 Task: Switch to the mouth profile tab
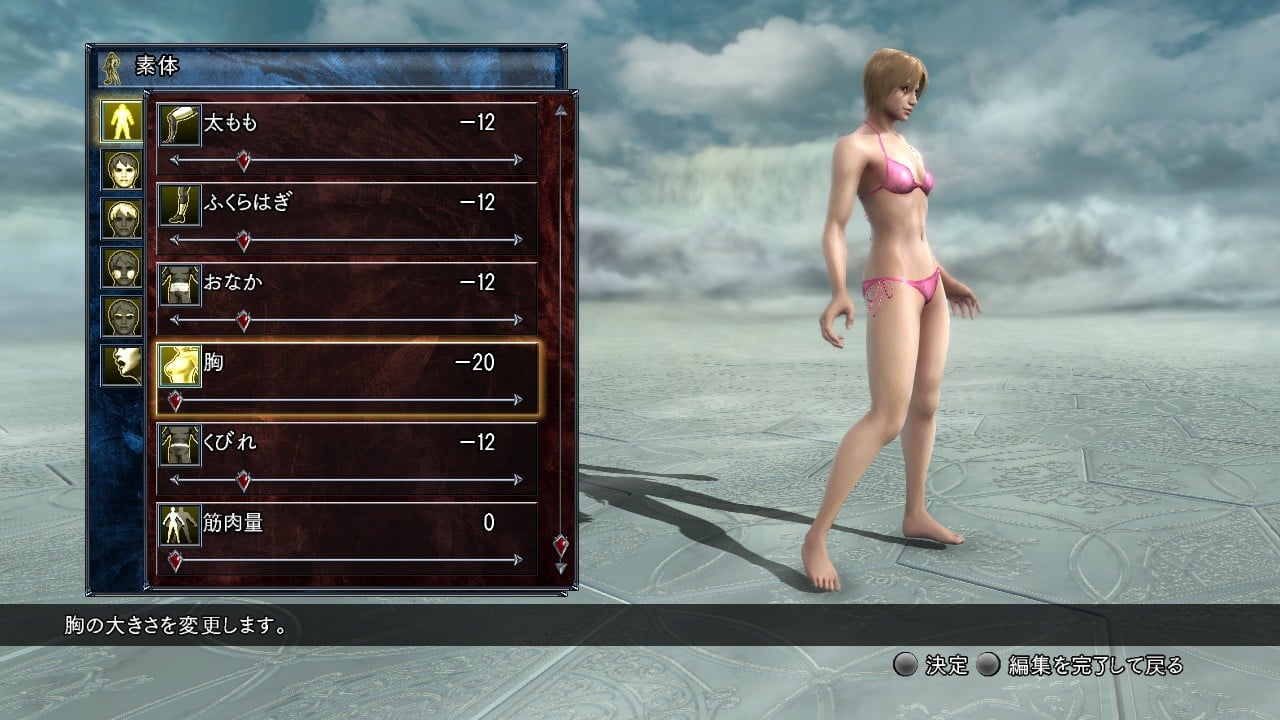(x=120, y=366)
